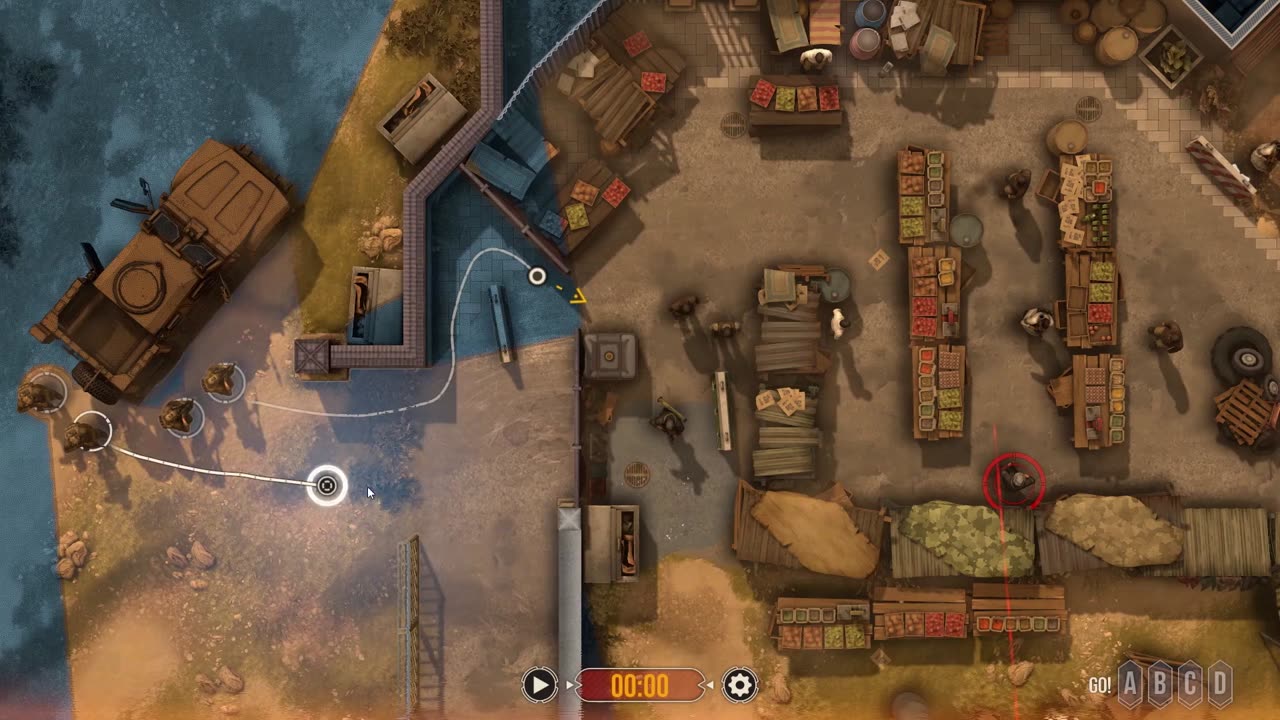
Task: Trigger go-code B
Action: click(x=1160, y=685)
